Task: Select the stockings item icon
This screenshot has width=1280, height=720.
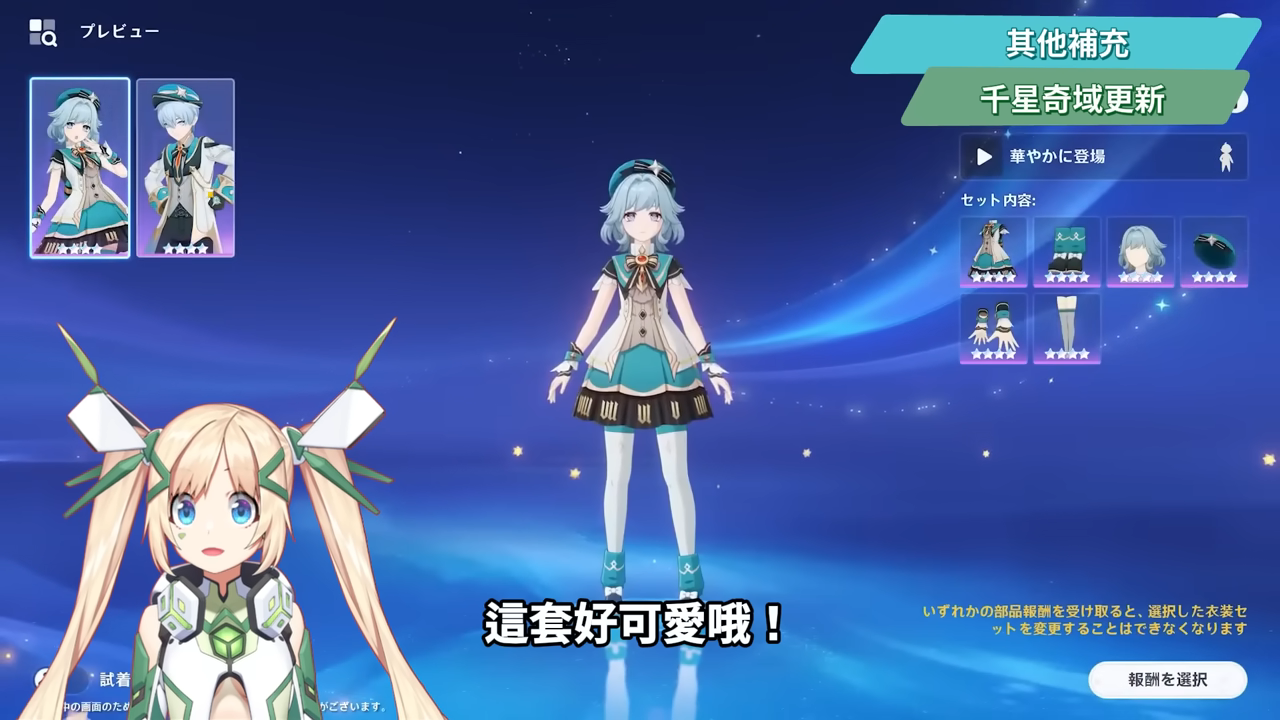Action: coord(1066,330)
